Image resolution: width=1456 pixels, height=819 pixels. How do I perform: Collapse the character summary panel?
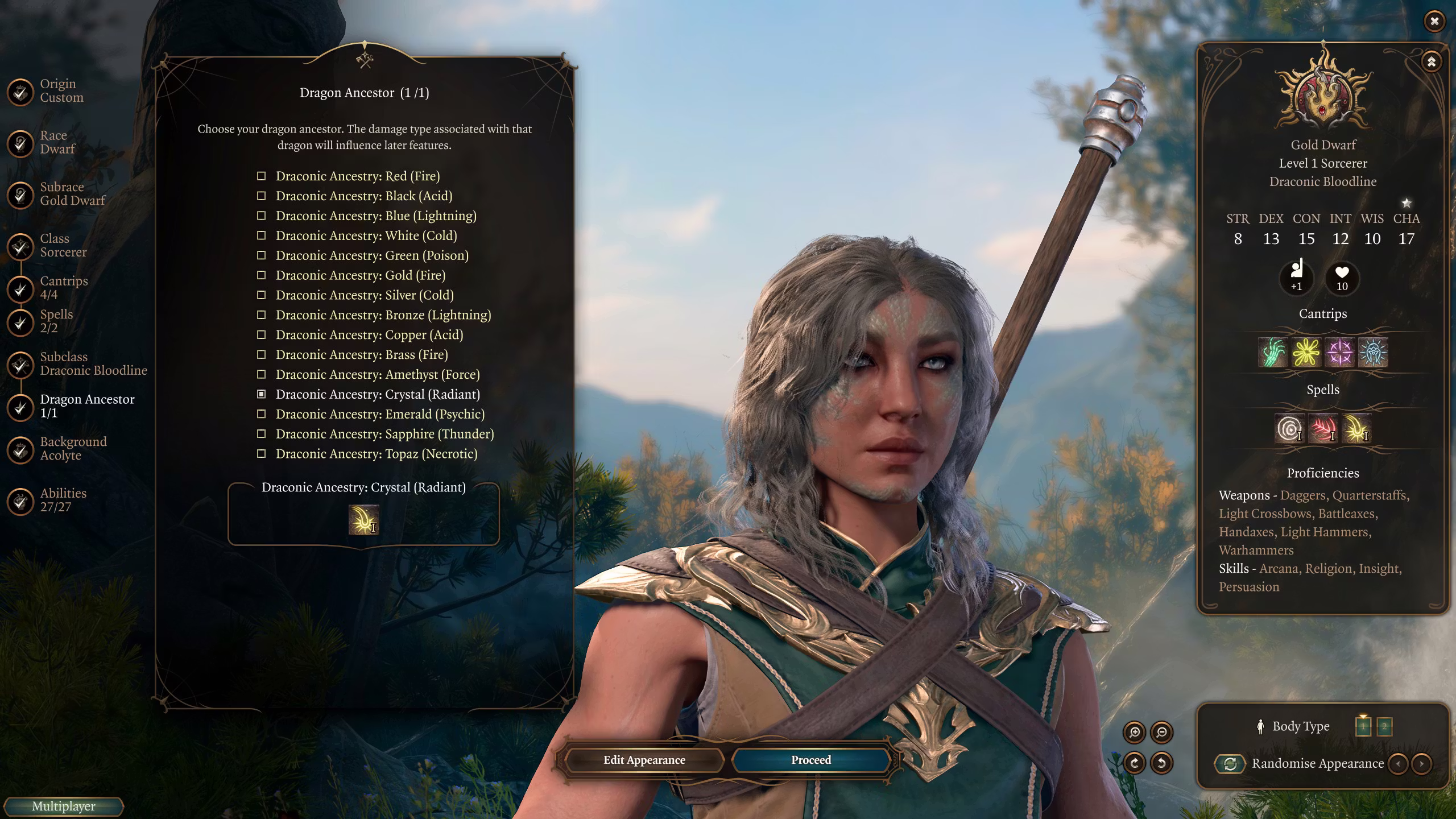coord(1431,61)
